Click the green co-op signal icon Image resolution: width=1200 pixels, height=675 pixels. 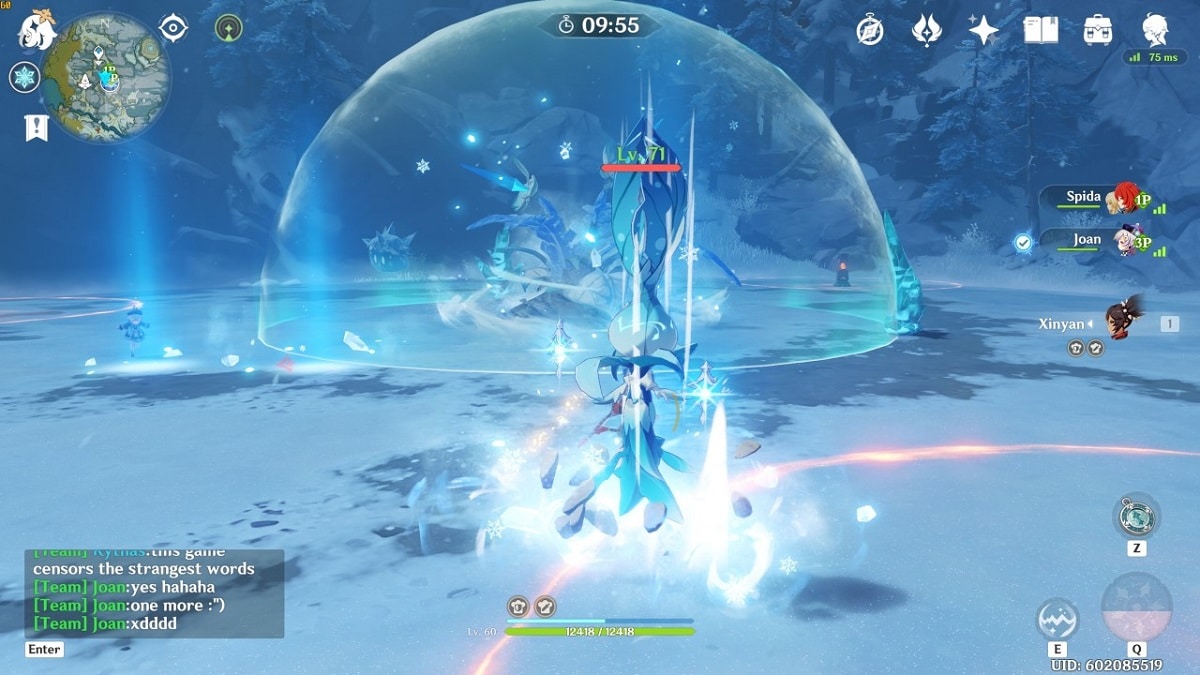pyautogui.click(x=228, y=28)
